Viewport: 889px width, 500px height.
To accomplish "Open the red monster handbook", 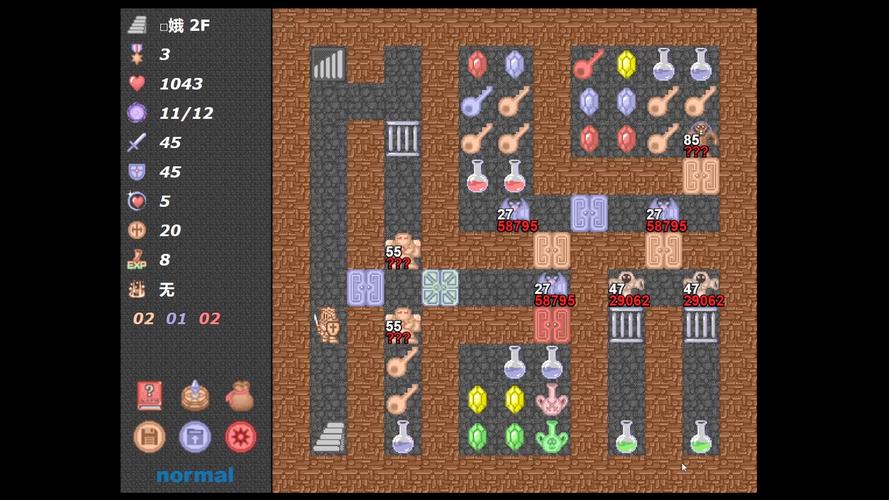I will (x=150, y=396).
